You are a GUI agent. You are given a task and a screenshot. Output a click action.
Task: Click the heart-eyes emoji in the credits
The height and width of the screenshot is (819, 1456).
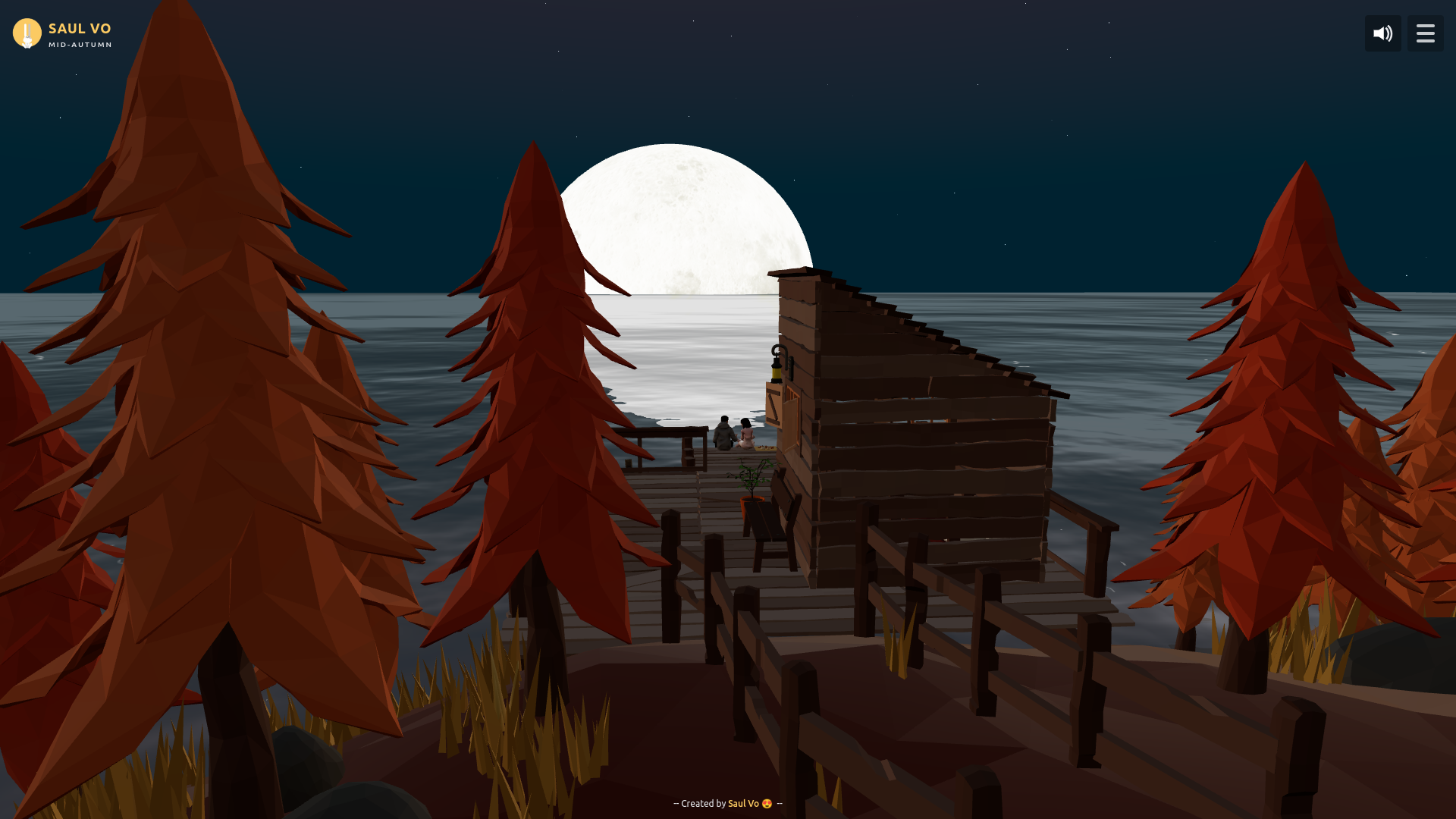coord(767,803)
